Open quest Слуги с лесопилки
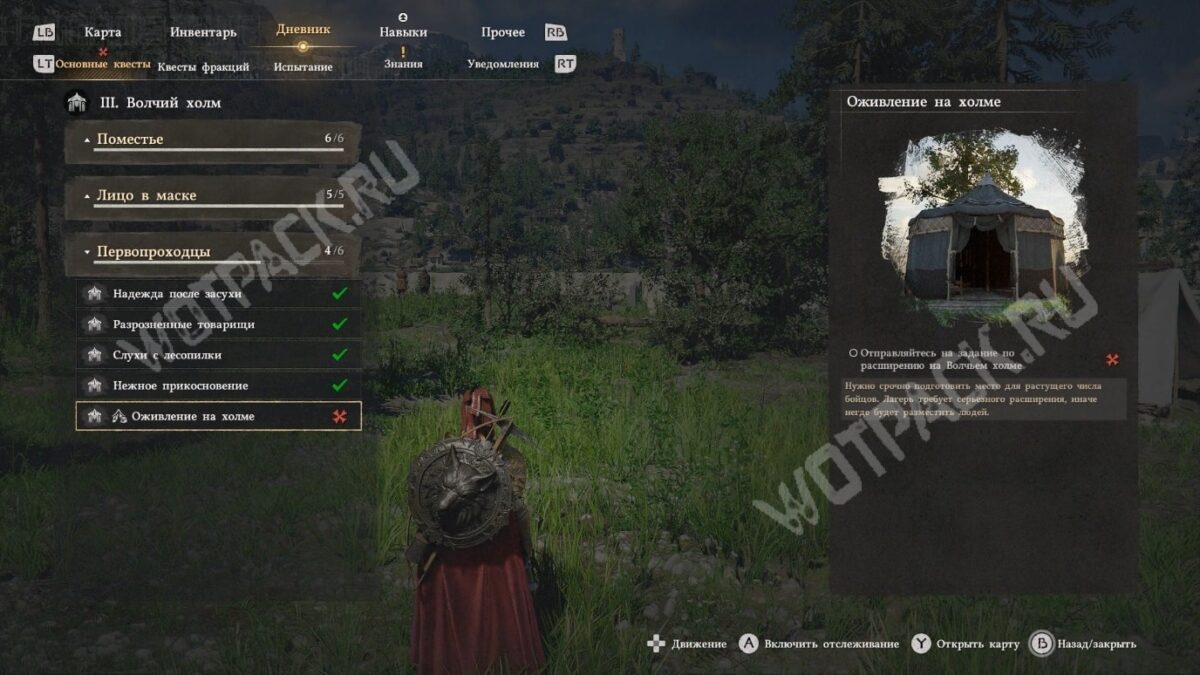This screenshot has width=1200, height=675. coord(218,355)
